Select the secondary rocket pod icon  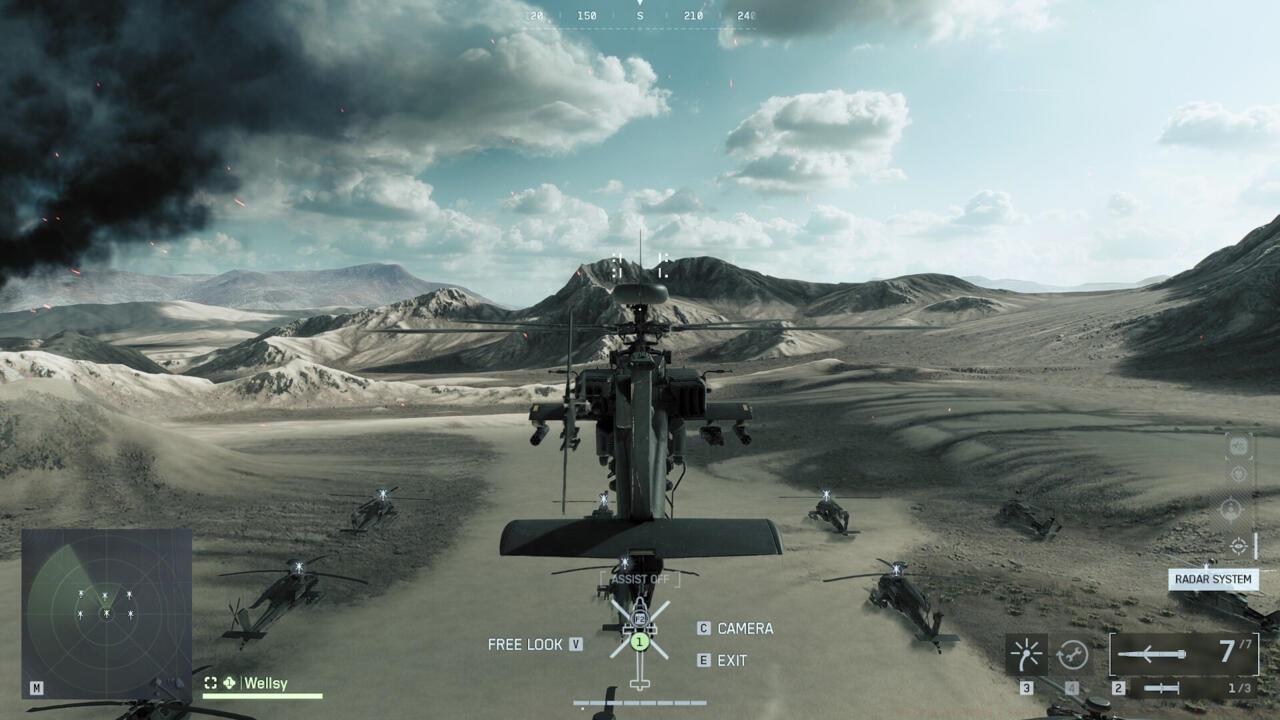tap(1163, 688)
